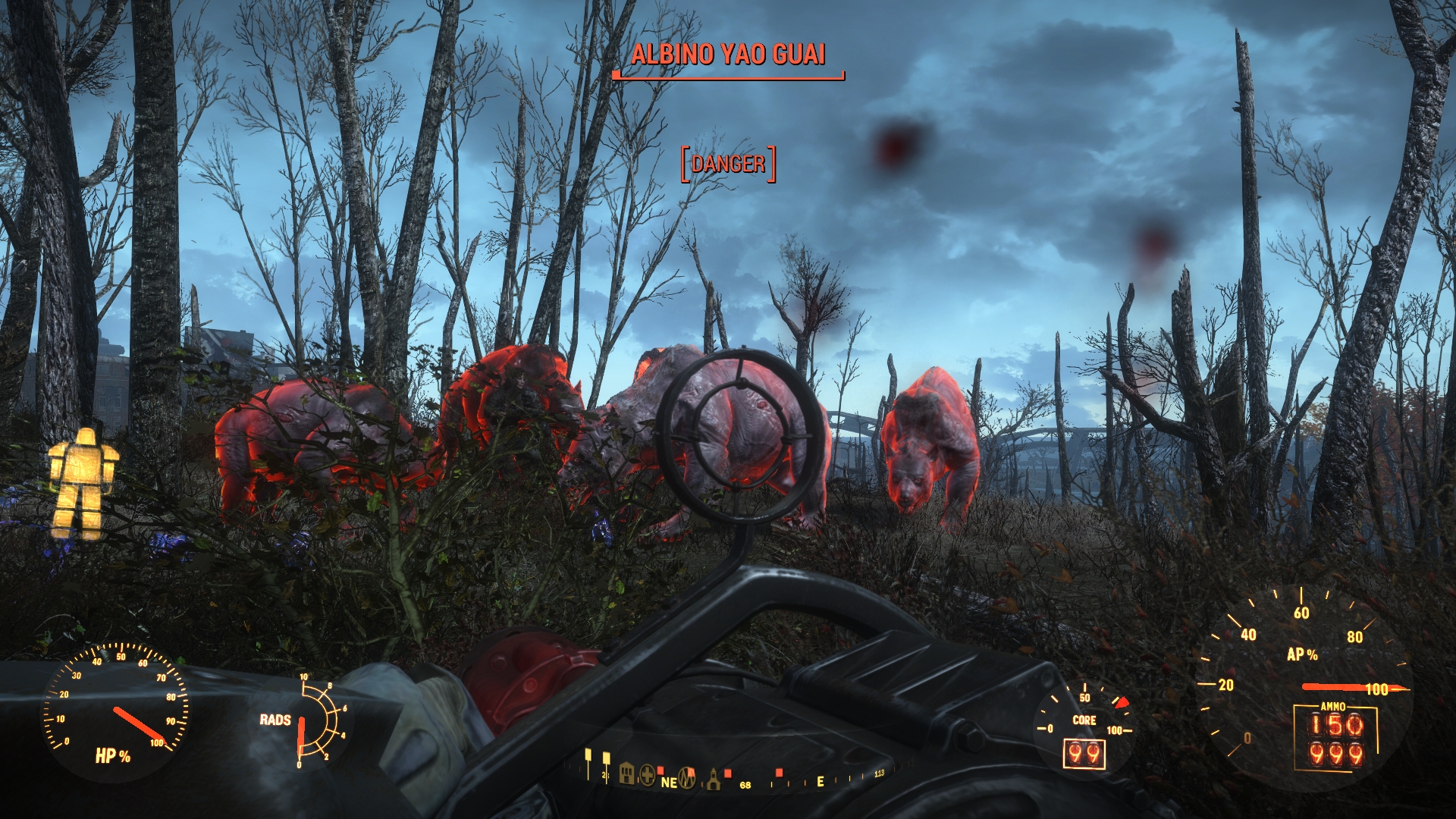This screenshot has height=819, width=1456.
Task: Select the building marker on the compass
Action: pyautogui.click(x=626, y=773)
